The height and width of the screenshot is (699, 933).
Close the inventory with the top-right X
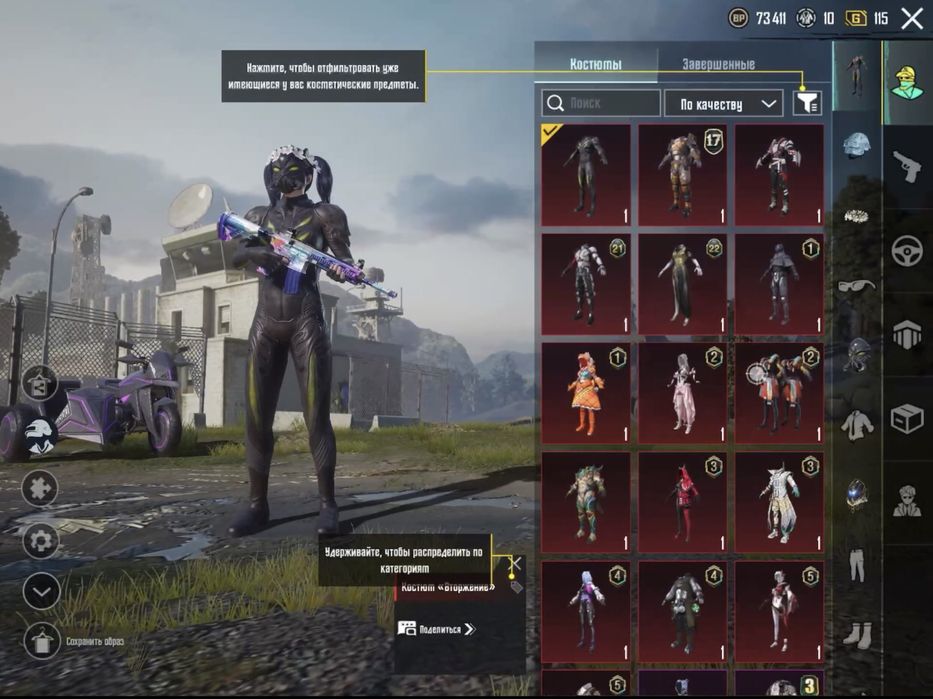pos(912,18)
